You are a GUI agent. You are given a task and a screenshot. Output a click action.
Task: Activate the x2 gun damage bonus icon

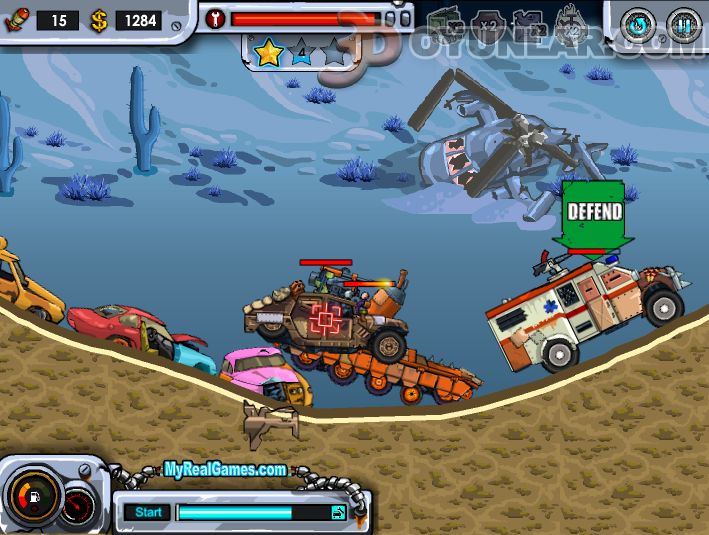coord(528,24)
